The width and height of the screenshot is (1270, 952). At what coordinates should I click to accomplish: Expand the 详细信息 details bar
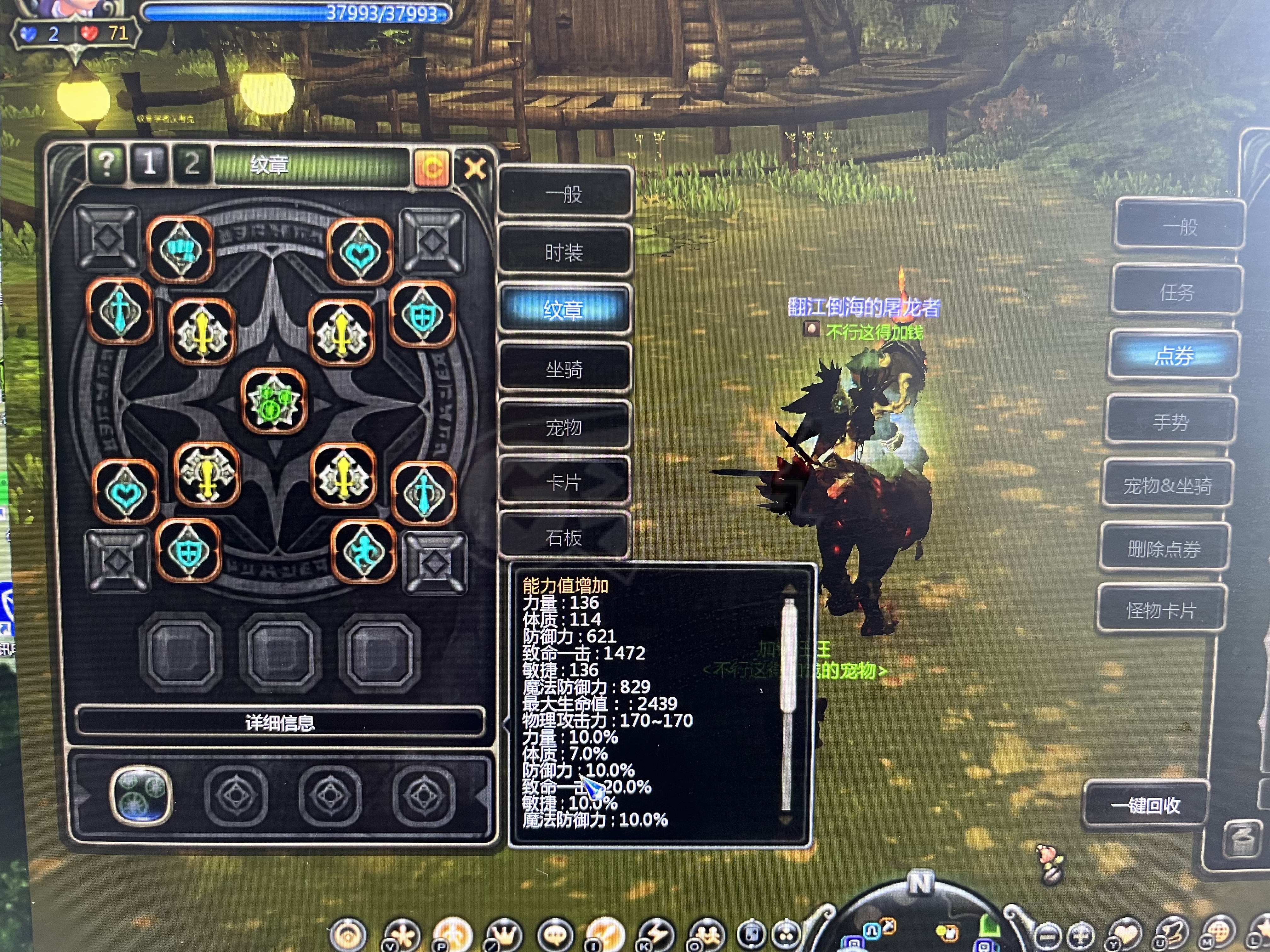280,722
